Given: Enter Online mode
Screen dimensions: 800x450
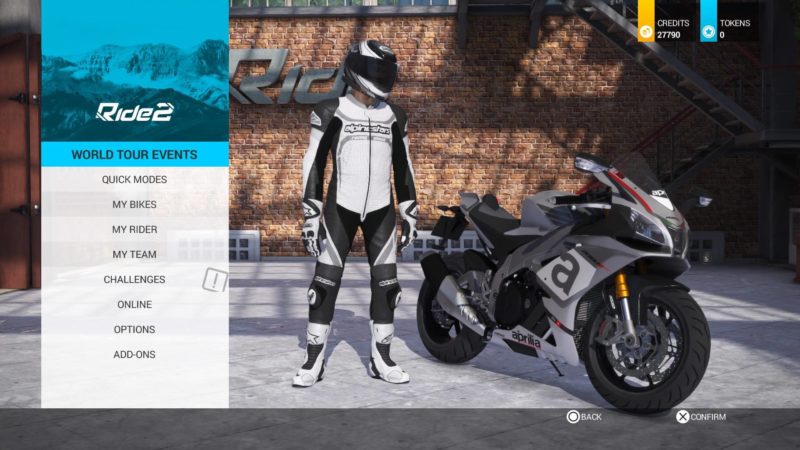Looking at the screenshot, I should tap(134, 305).
